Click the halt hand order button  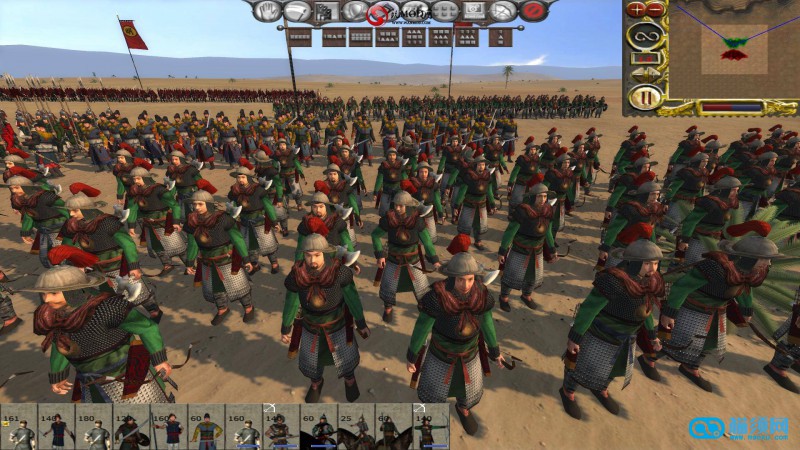(267, 11)
